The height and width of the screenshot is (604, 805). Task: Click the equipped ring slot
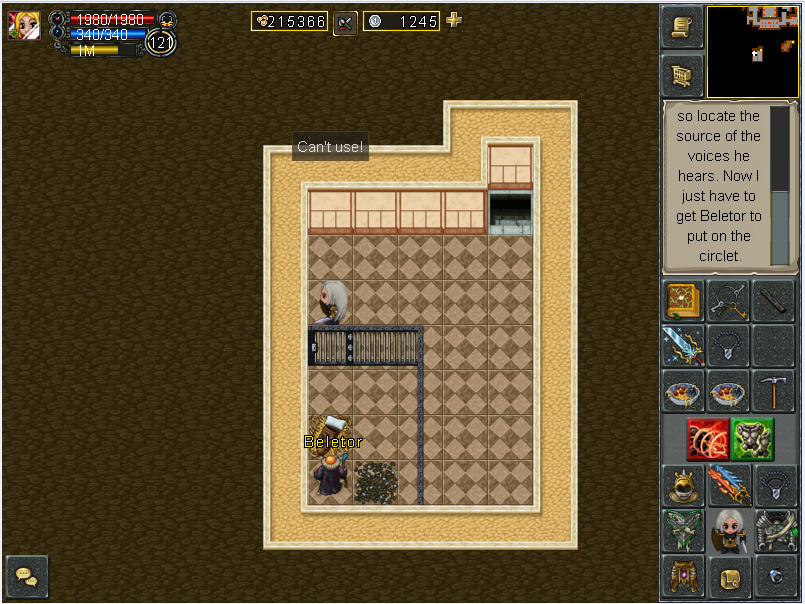(774, 577)
